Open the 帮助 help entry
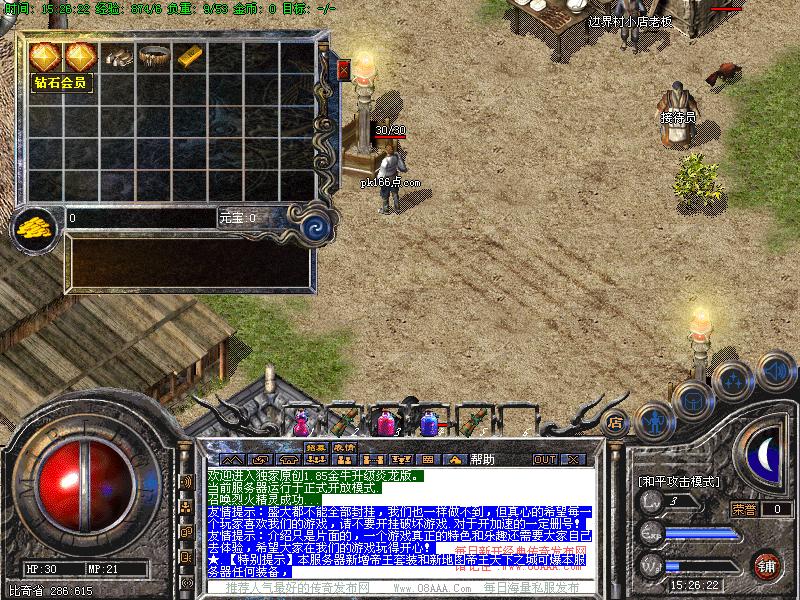Screen dimensions: 800x600 pyautogui.click(x=482, y=459)
